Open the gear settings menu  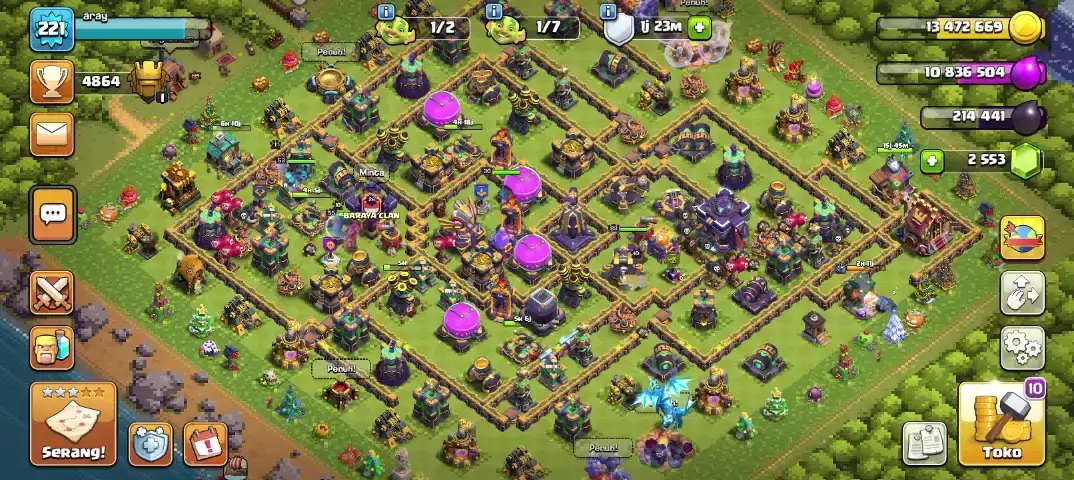(1022, 346)
